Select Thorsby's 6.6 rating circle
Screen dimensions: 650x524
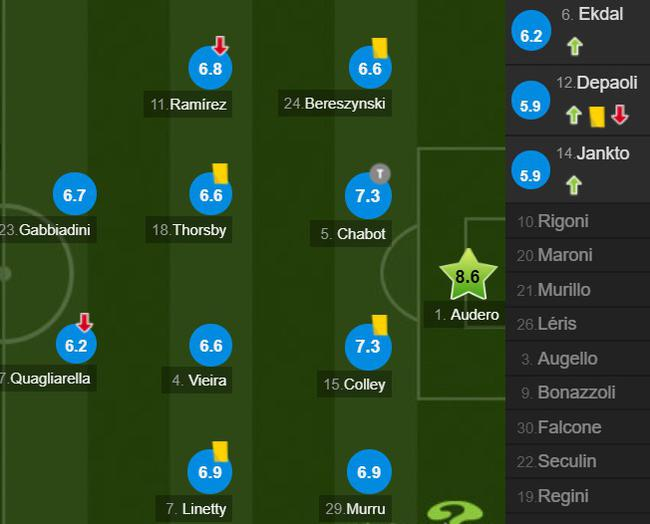(x=210, y=196)
